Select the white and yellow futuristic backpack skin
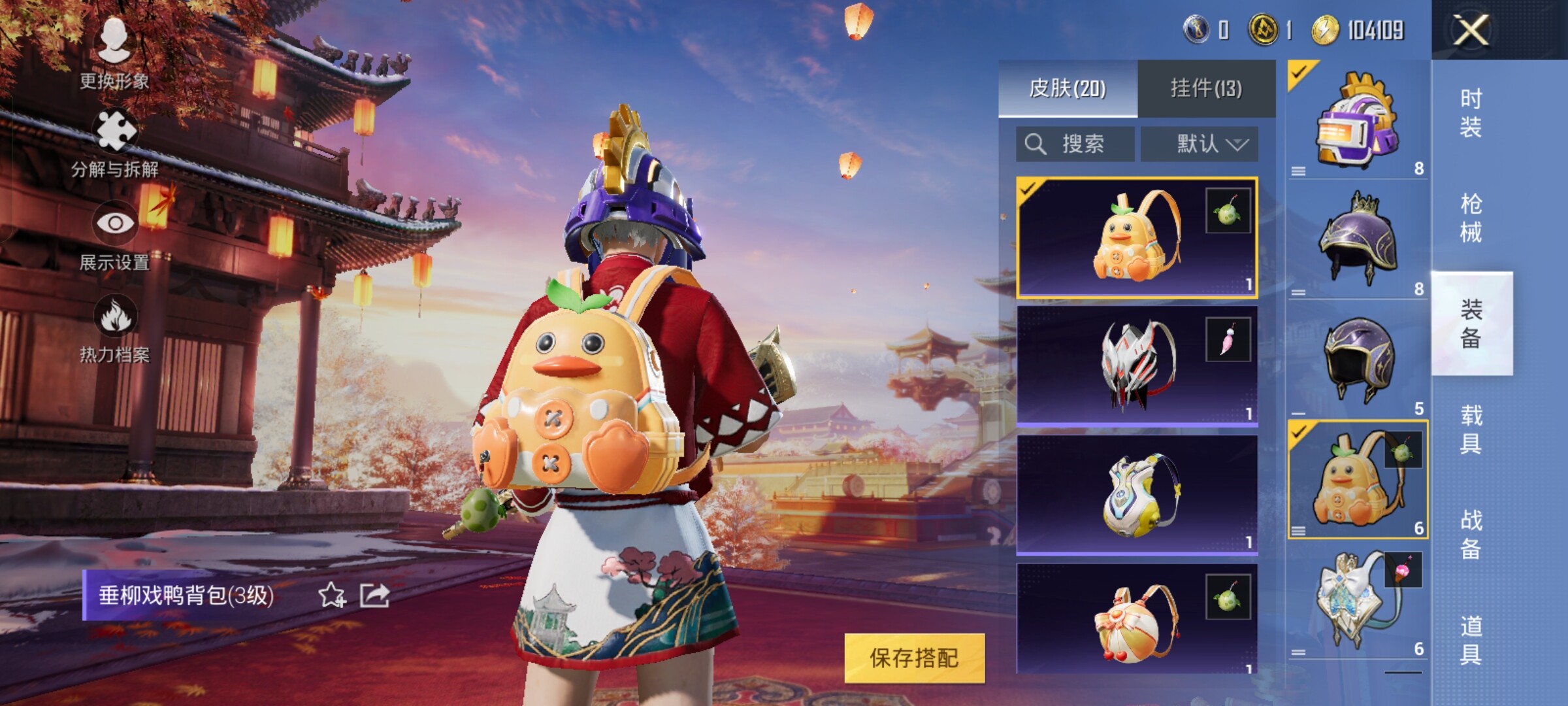 [x=1137, y=495]
